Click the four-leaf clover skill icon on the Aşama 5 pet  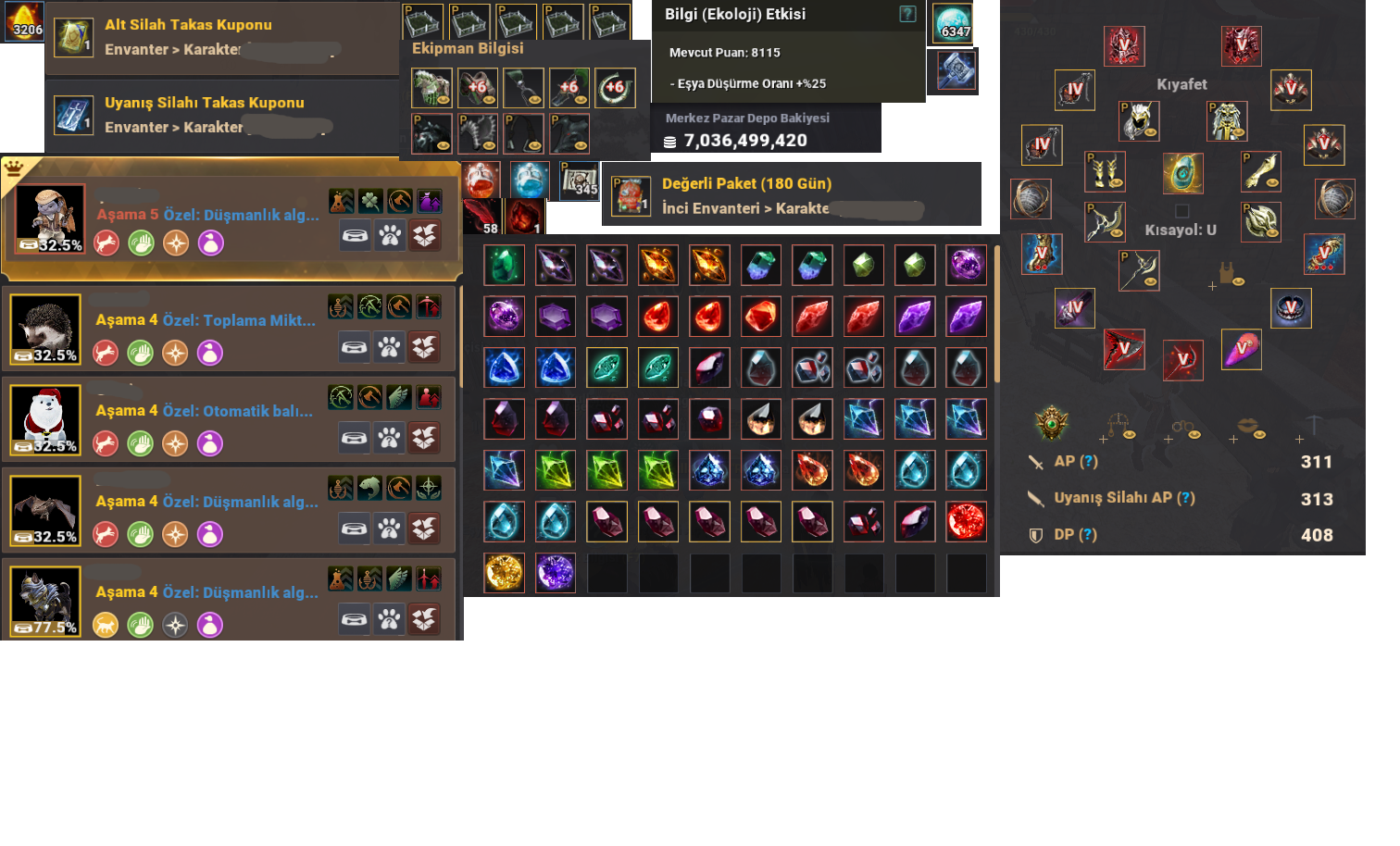point(371,201)
